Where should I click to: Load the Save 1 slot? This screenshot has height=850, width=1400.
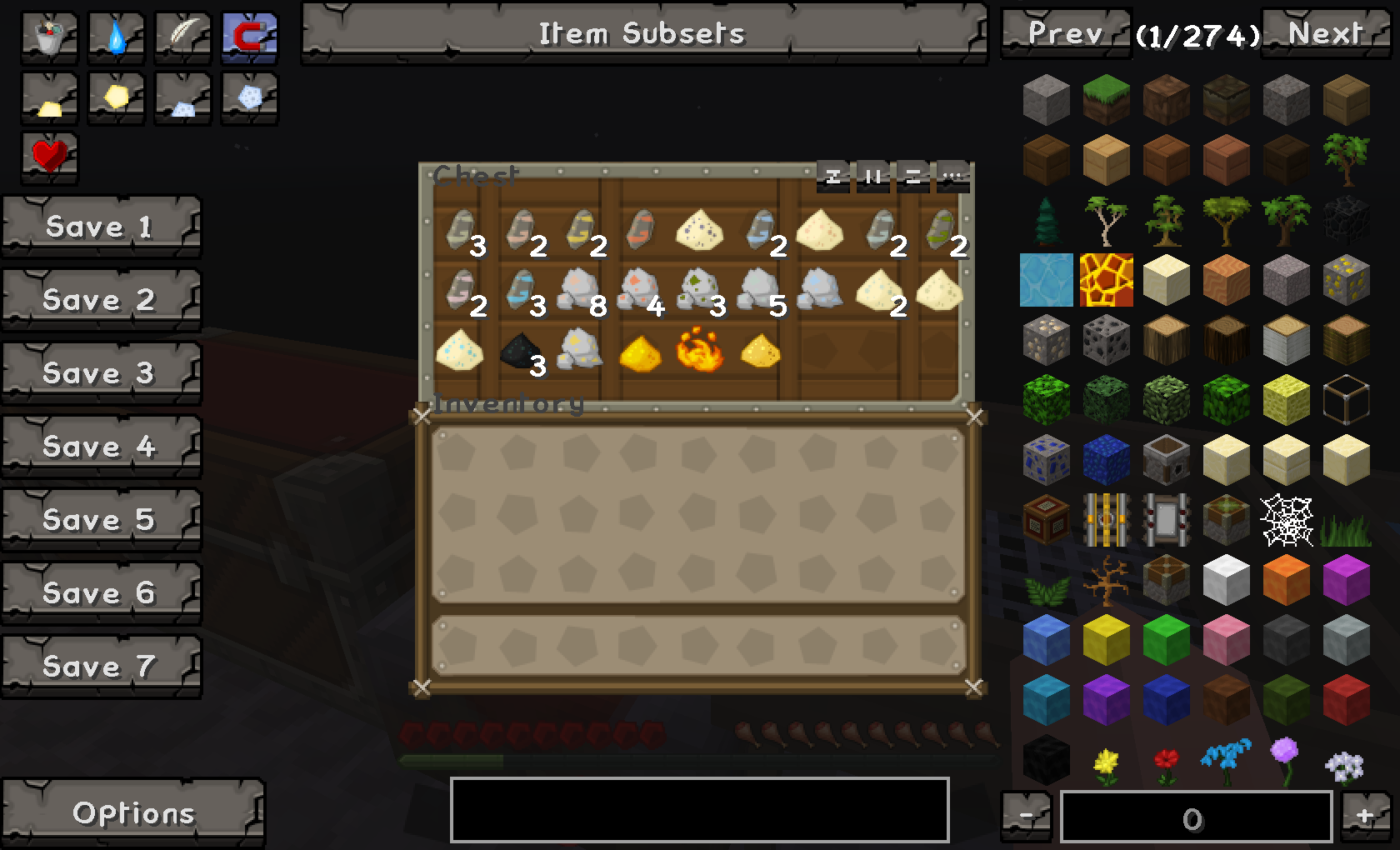[x=101, y=227]
